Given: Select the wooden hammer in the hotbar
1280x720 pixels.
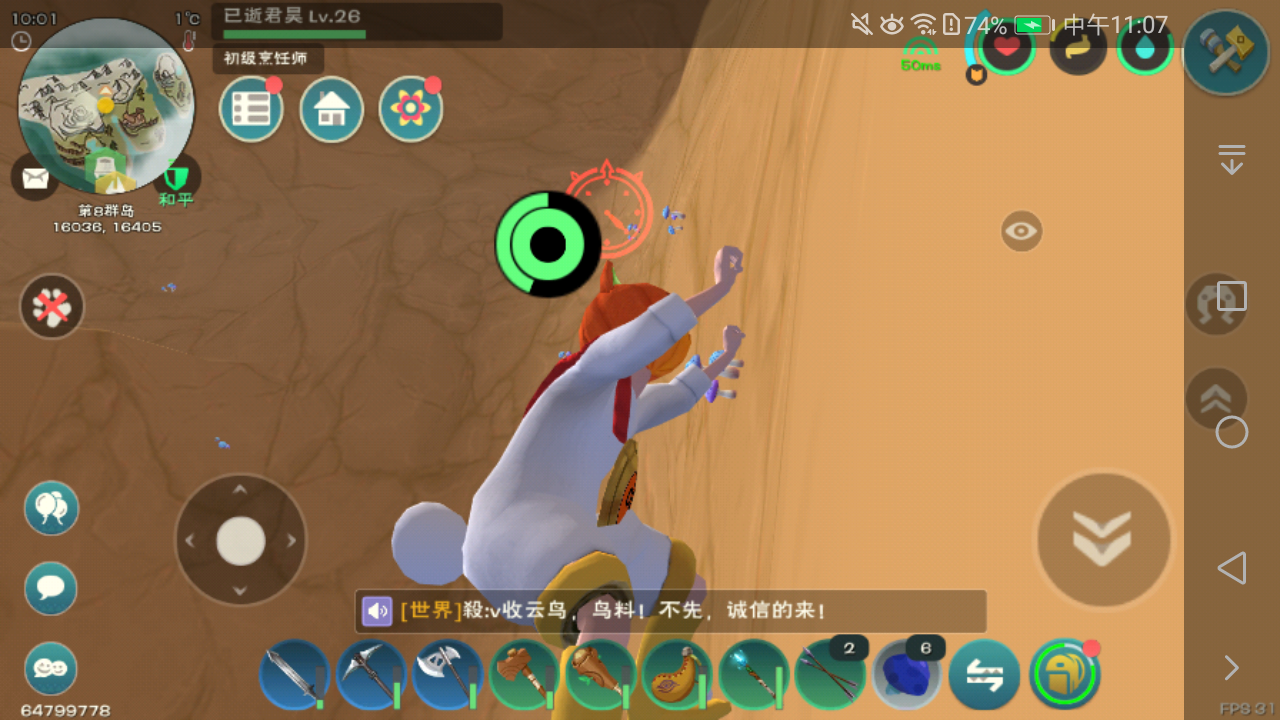Looking at the screenshot, I should [524, 677].
